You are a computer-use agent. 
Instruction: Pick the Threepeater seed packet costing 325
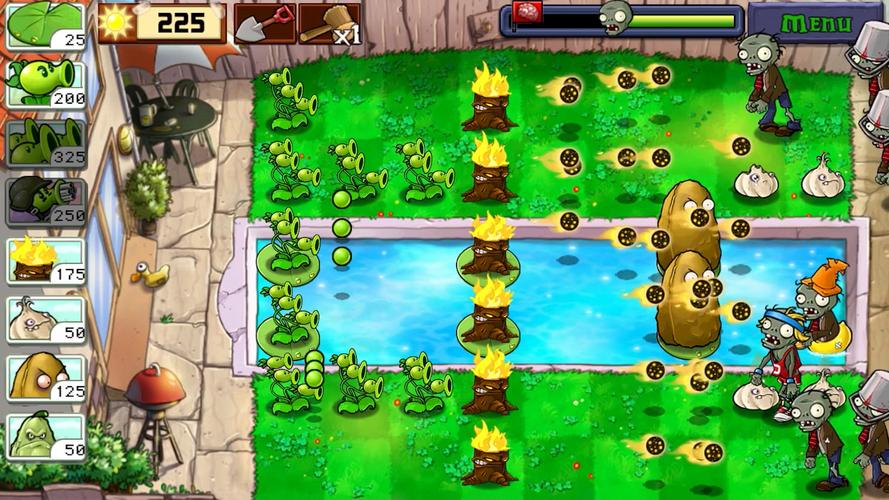click(x=46, y=142)
